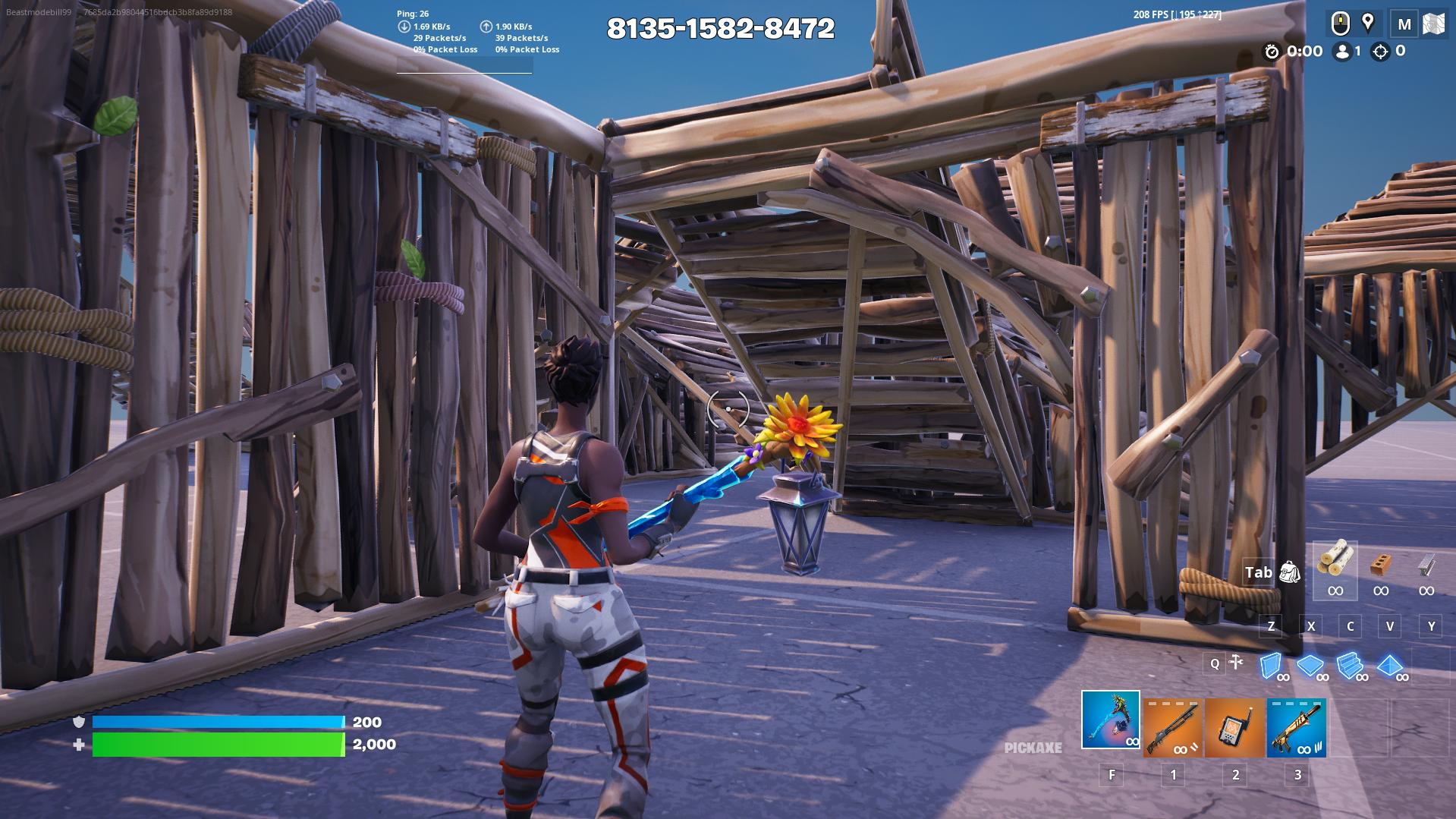Equip the pump shotgun slot
This screenshot has height=819, width=1456.
(1172, 727)
